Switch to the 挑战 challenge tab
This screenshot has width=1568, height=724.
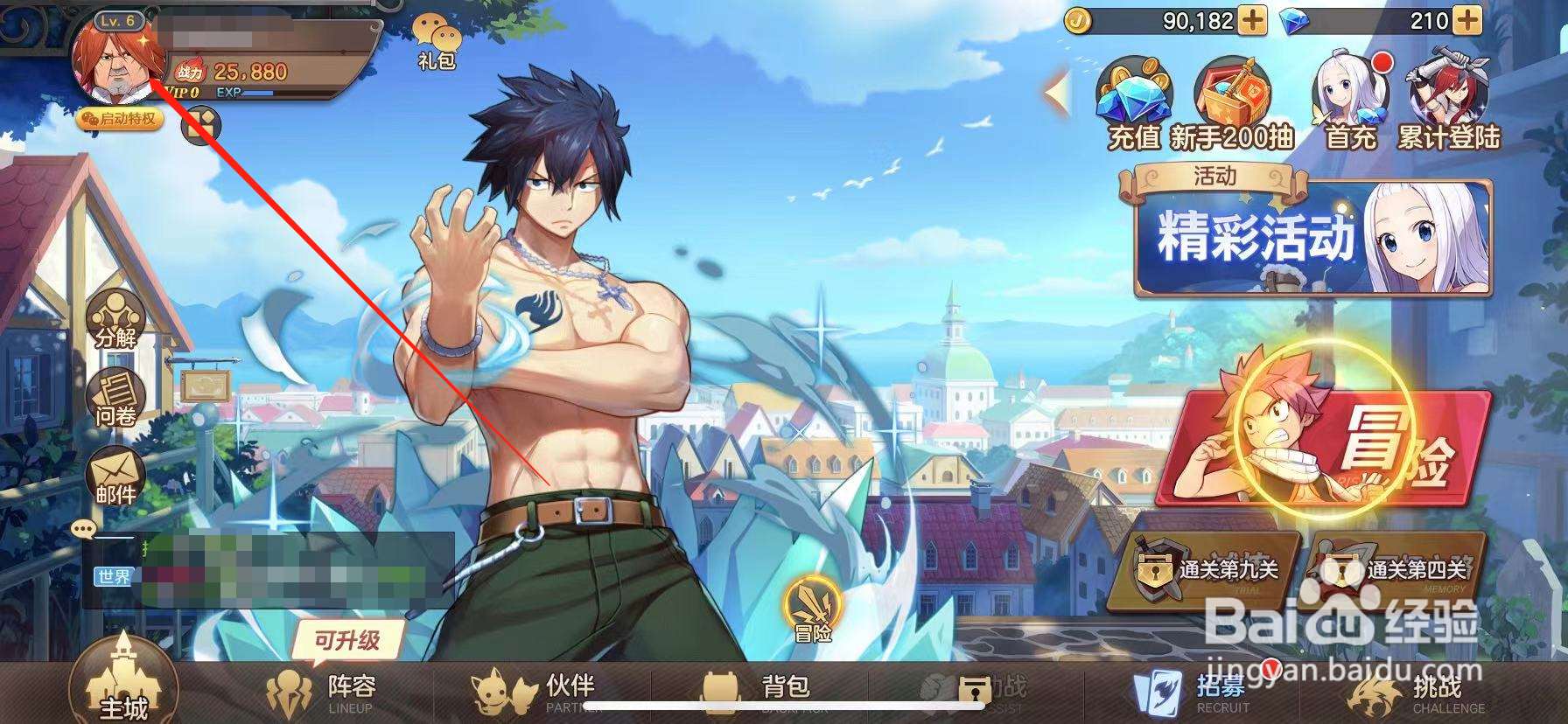(1413, 693)
